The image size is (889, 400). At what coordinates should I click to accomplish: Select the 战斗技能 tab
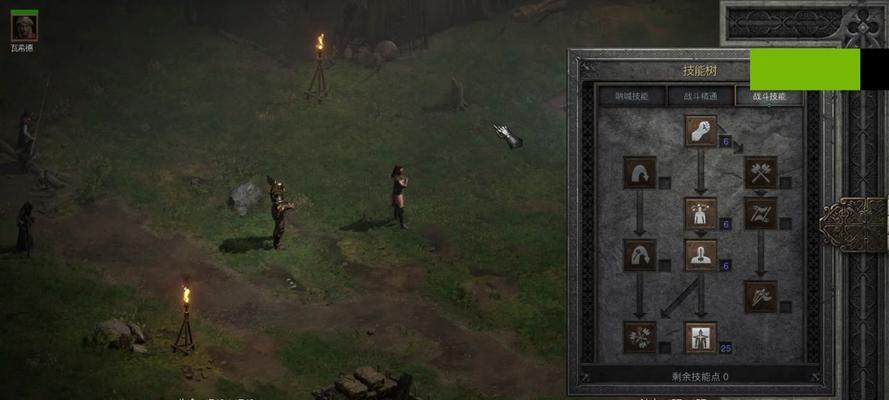pyautogui.click(x=768, y=97)
